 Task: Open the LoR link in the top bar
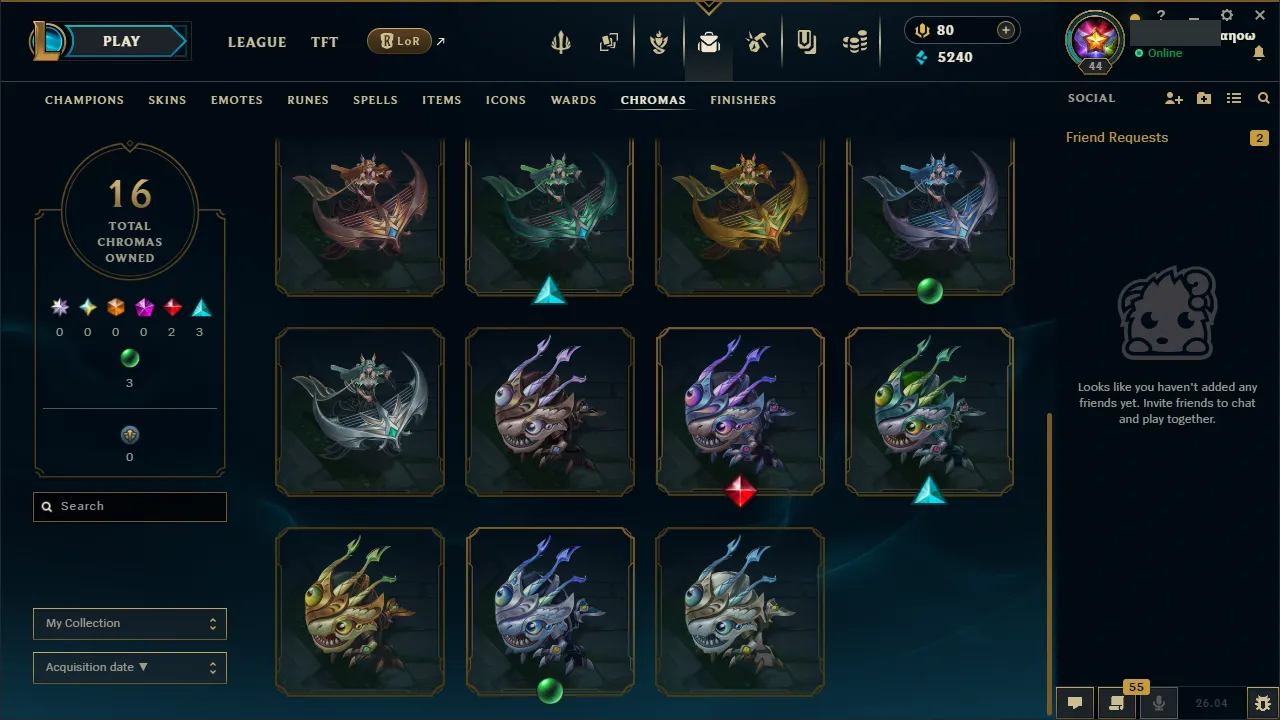pos(399,41)
